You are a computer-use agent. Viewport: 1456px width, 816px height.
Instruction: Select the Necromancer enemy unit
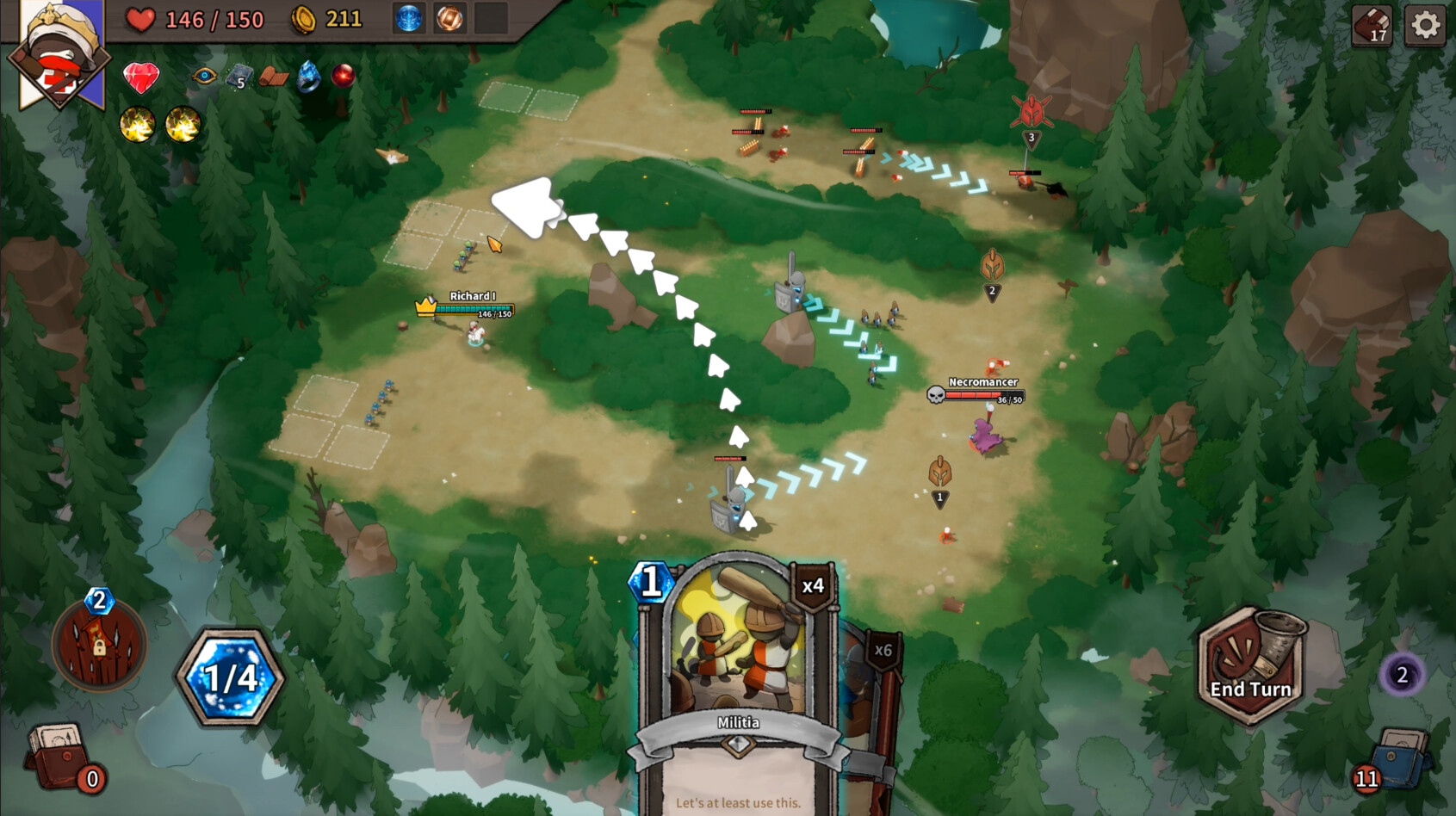click(x=984, y=435)
